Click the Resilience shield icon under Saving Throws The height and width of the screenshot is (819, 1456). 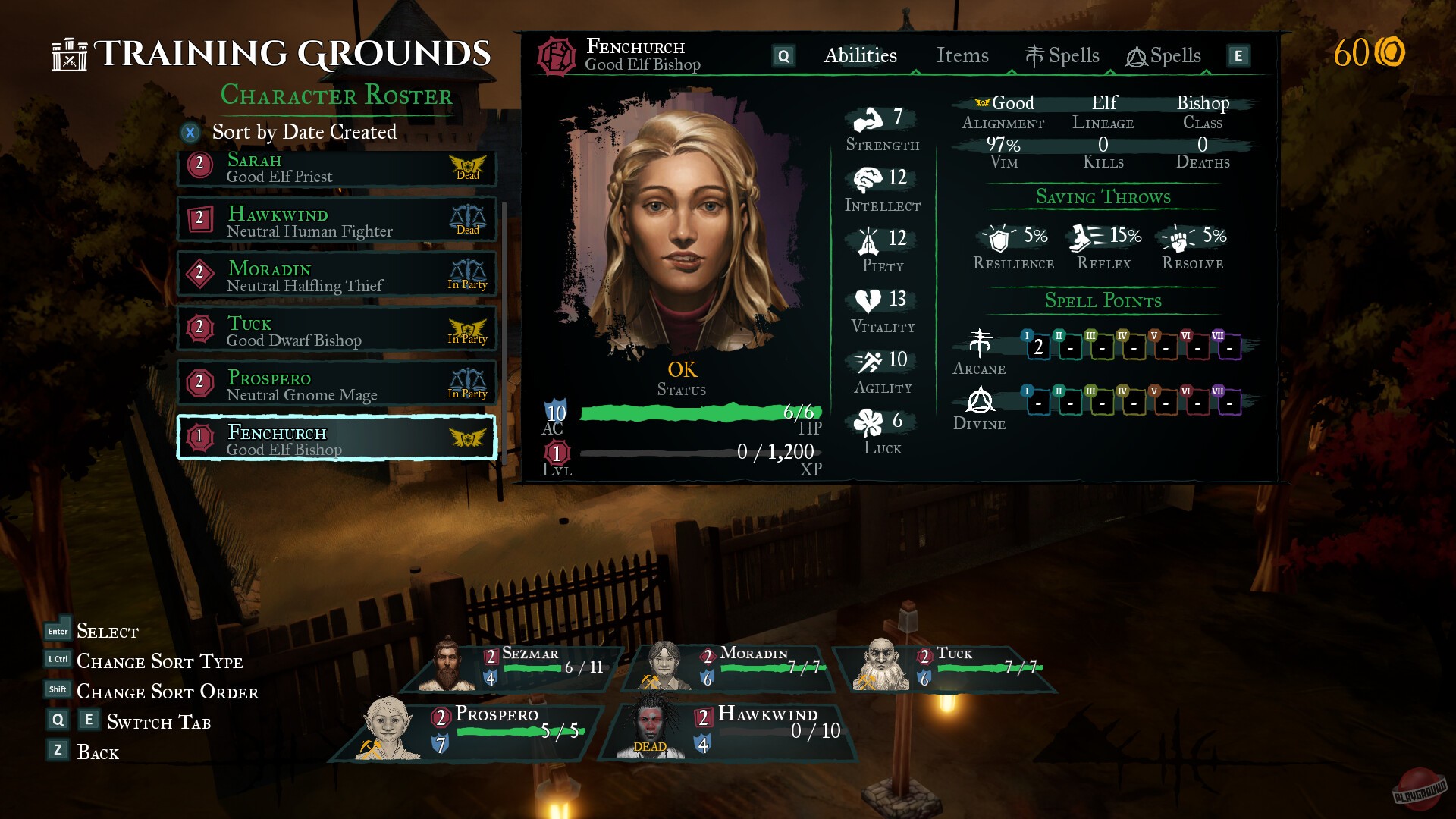tap(999, 239)
